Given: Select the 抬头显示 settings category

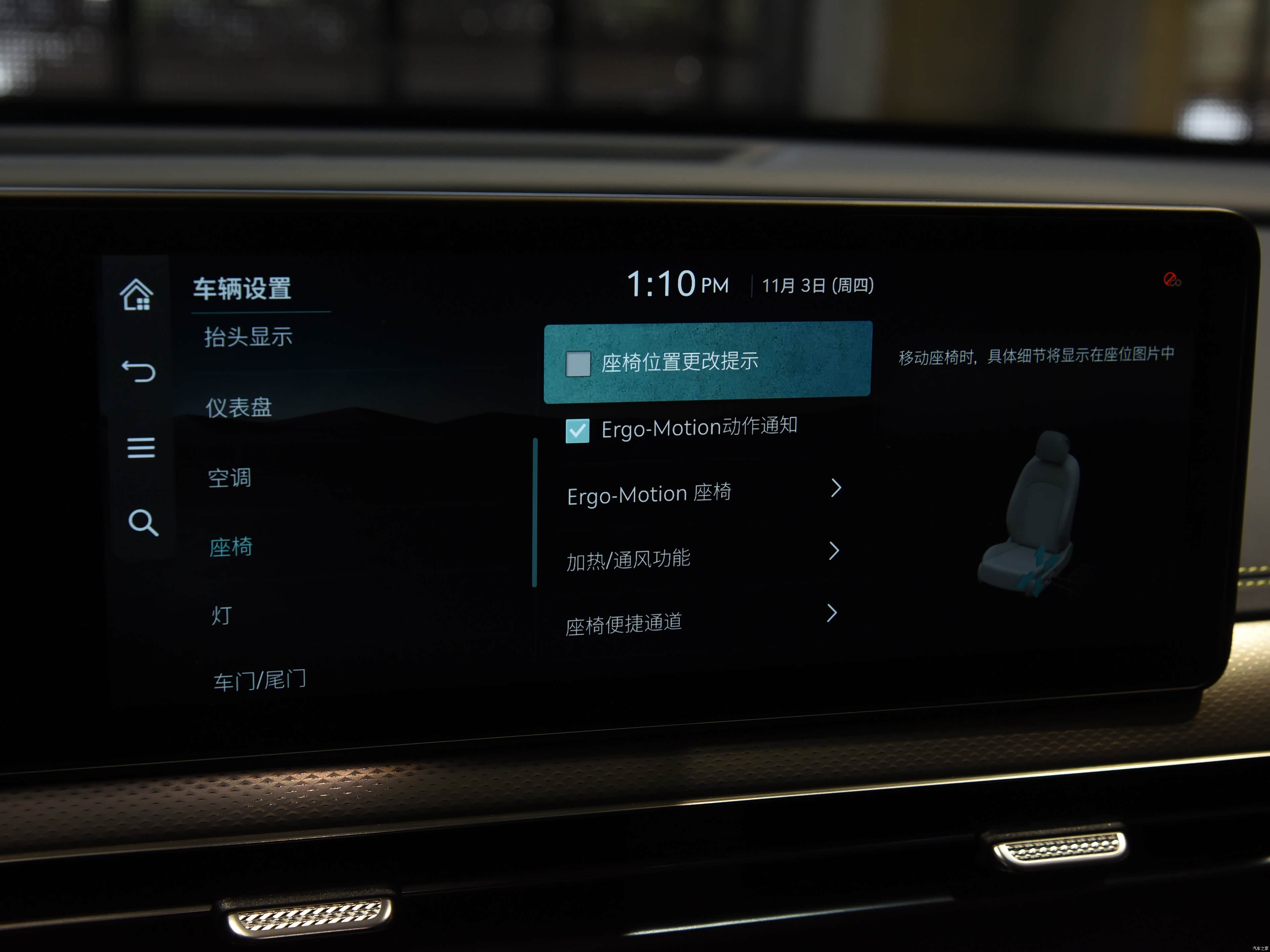Looking at the screenshot, I should [248, 337].
